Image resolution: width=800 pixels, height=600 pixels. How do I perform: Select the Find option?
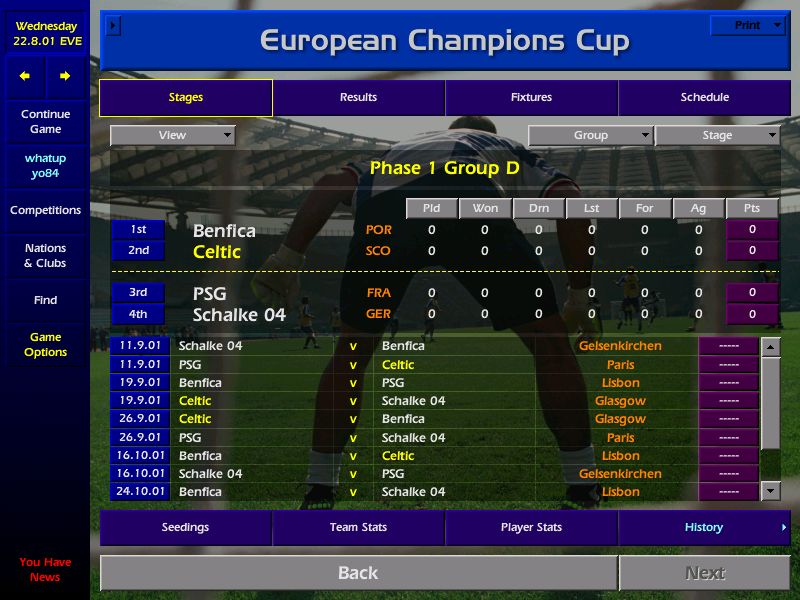click(45, 300)
